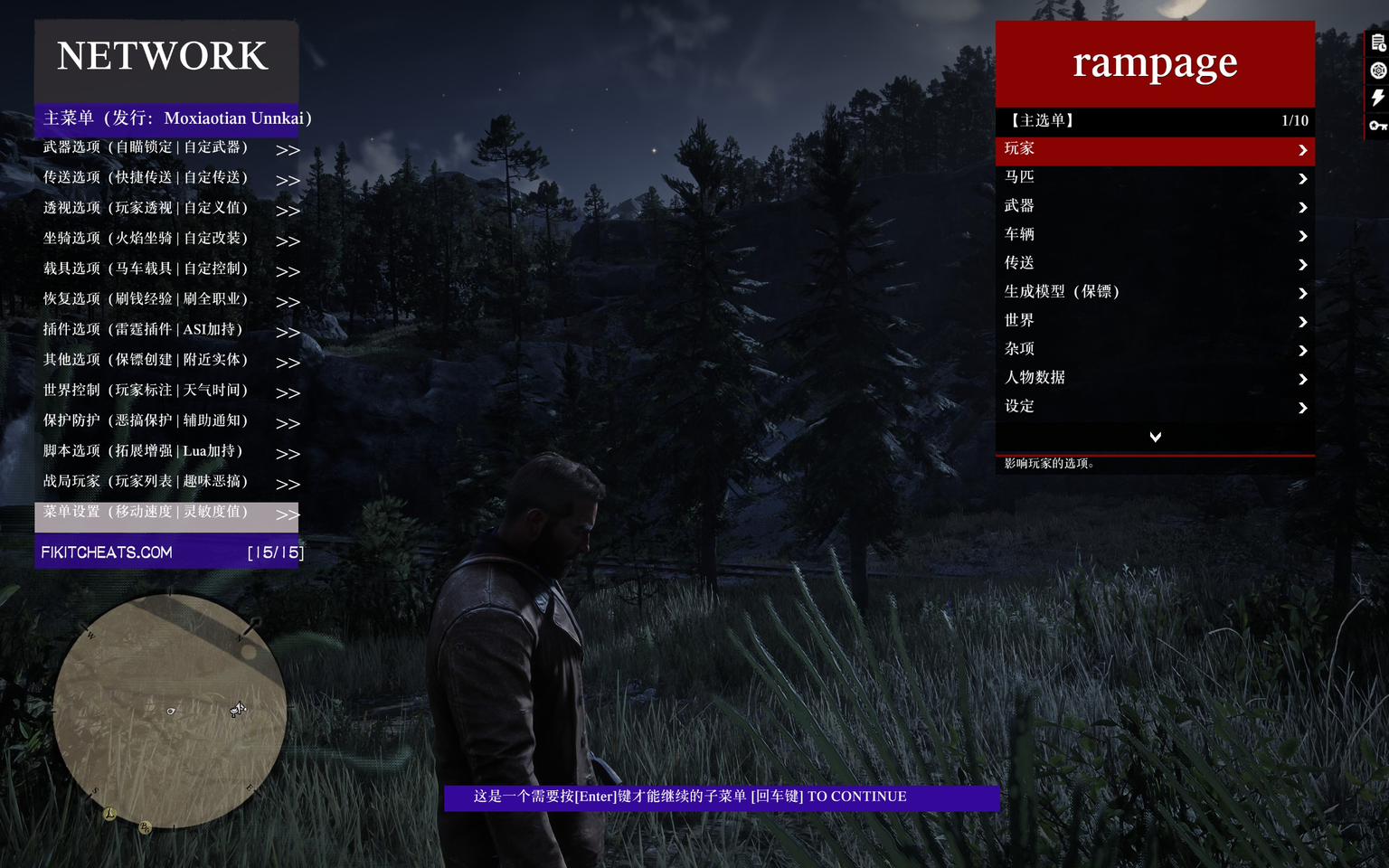The width and height of the screenshot is (1389, 868).
Task: Open the 传送 (Teleport) entry in rampage menu
Action: click(x=1154, y=264)
